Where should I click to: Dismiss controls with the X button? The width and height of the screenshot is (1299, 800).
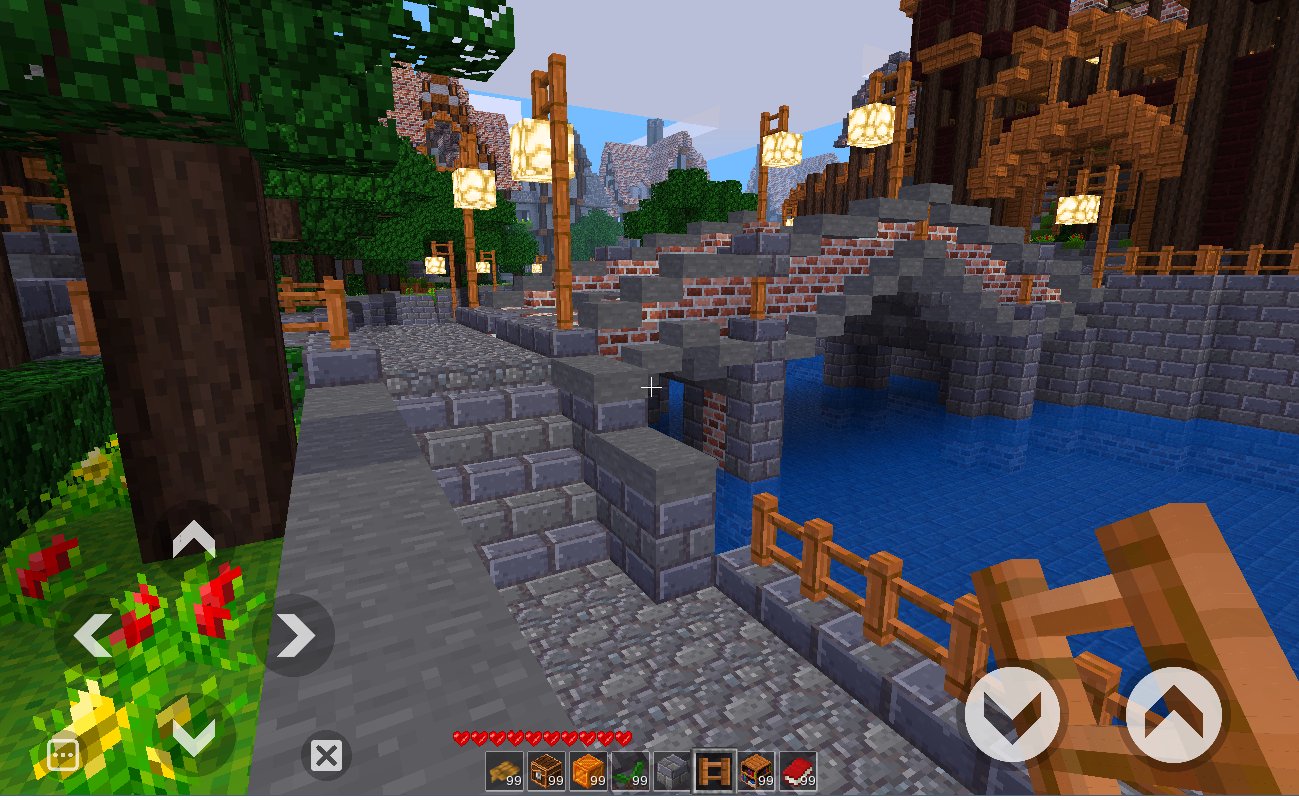tap(325, 756)
